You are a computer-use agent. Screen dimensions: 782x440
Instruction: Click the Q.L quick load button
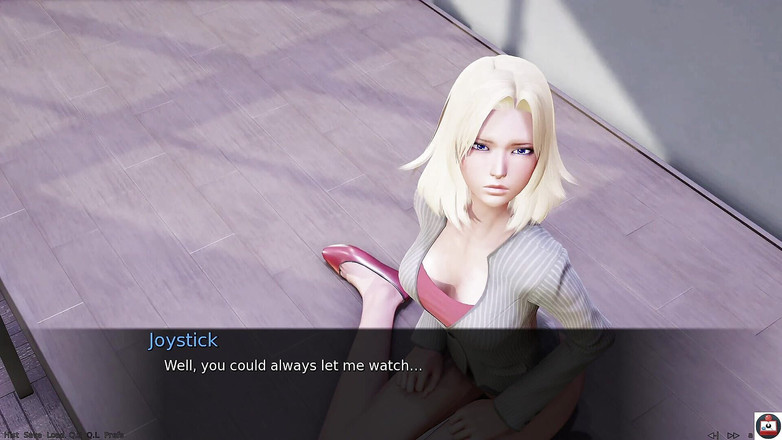click(x=93, y=435)
